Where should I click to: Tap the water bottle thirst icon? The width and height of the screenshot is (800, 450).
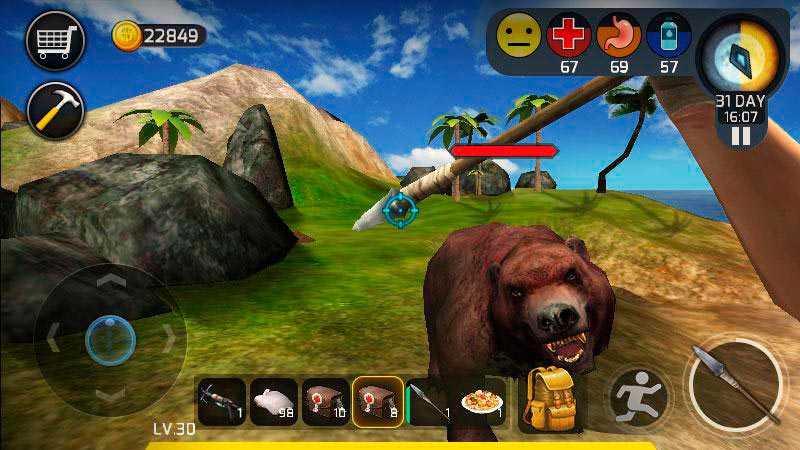pos(668,36)
